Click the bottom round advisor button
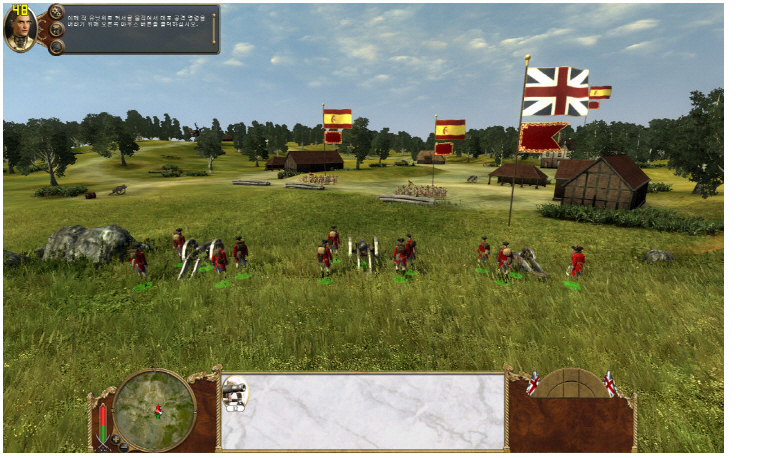Viewport: 764px width, 458px height. (55, 46)
